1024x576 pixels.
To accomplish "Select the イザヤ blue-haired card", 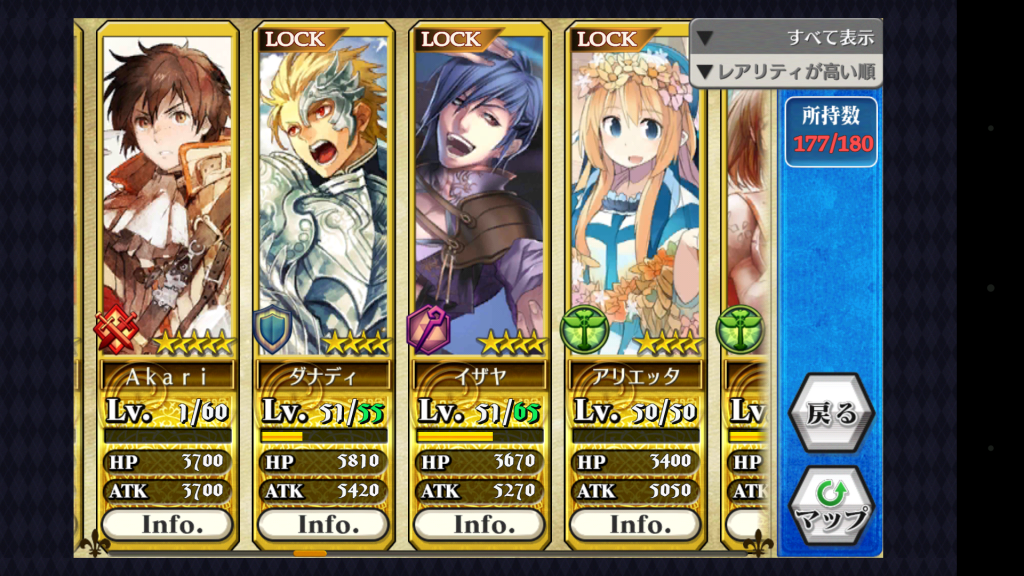I will tap(479, 200).
